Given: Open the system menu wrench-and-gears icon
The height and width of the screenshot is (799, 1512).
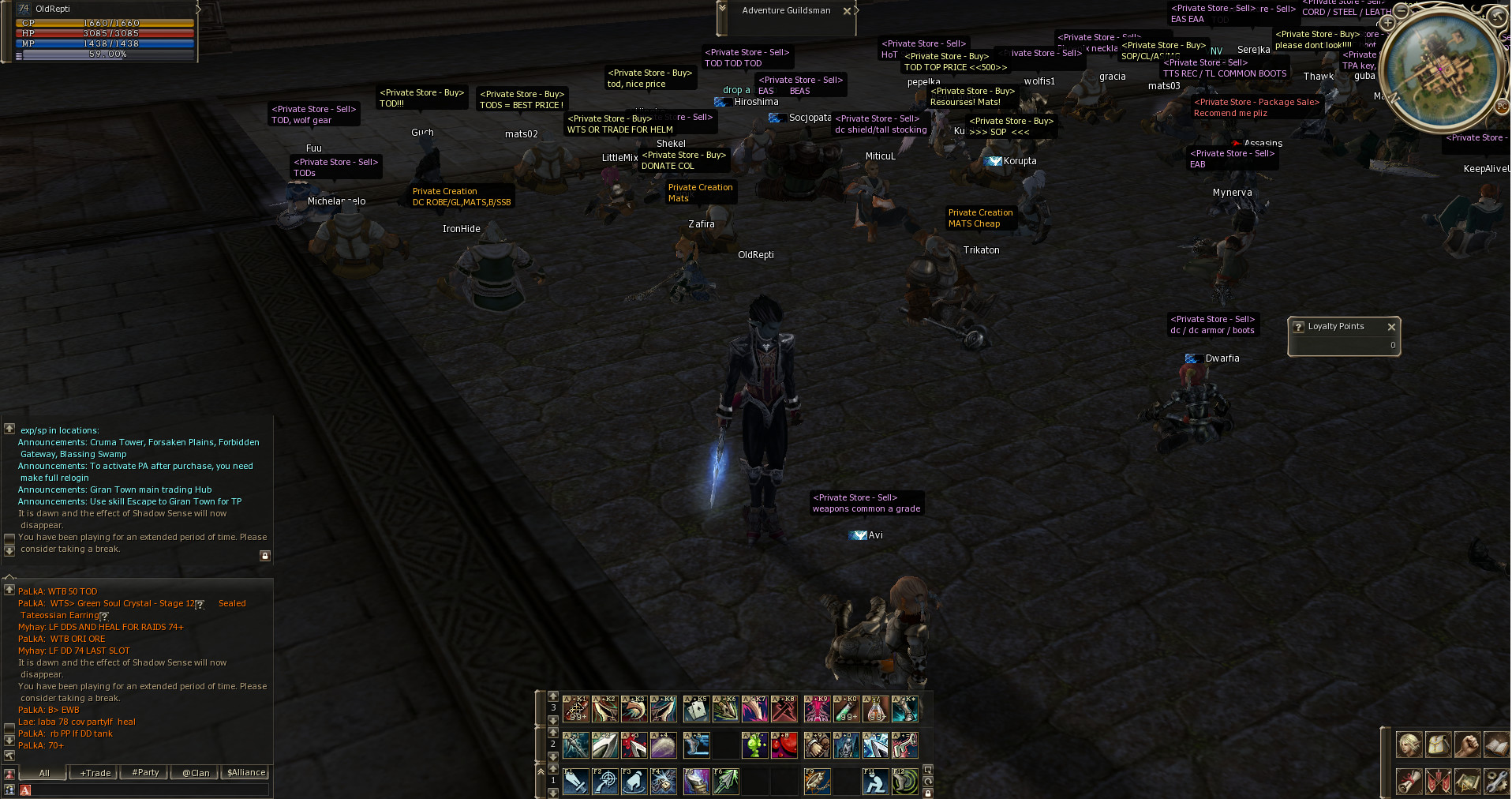Looking at the screenshot, I should (x=1496, y=782).
